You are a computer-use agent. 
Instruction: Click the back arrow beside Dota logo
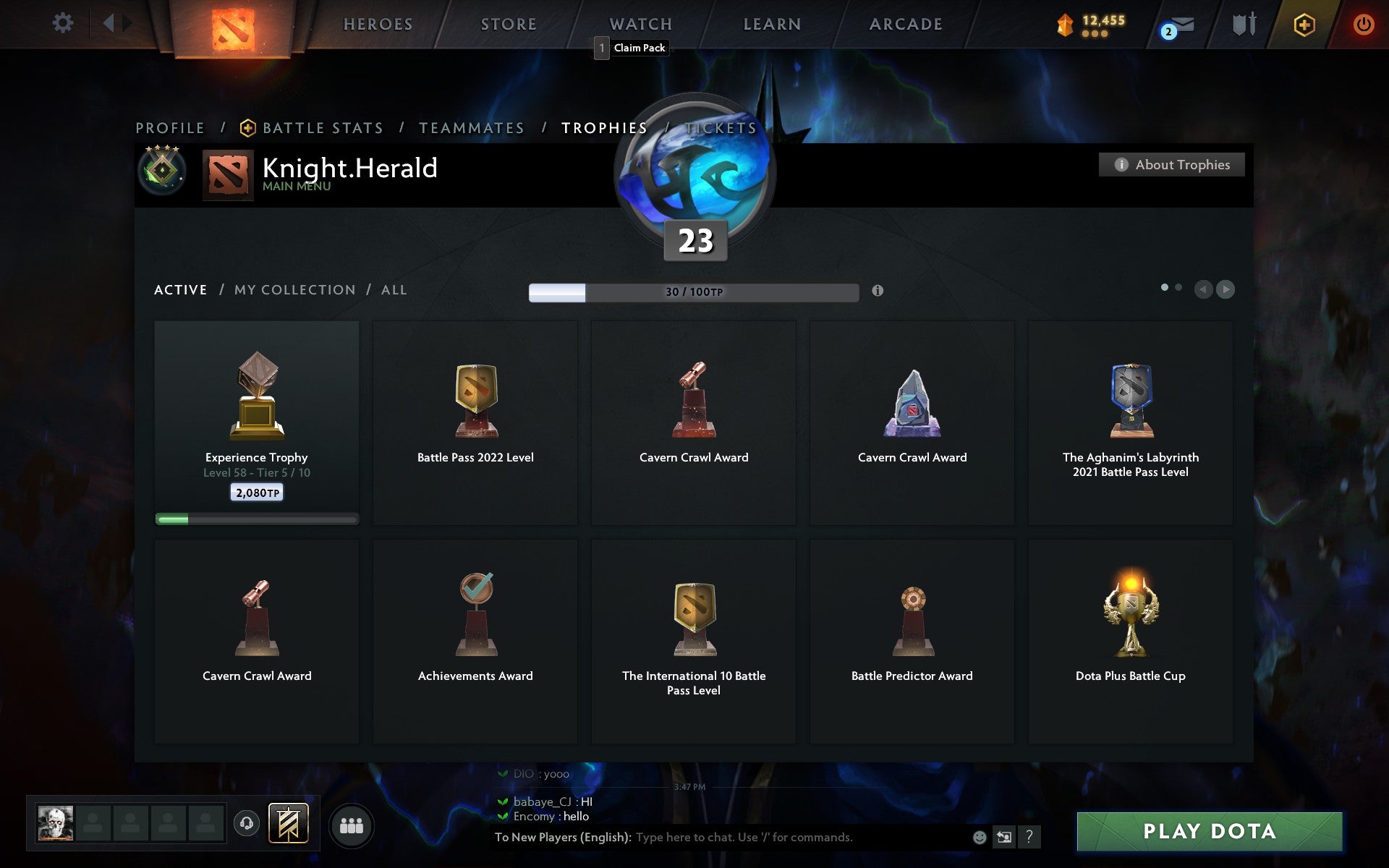tap(110, 22)
